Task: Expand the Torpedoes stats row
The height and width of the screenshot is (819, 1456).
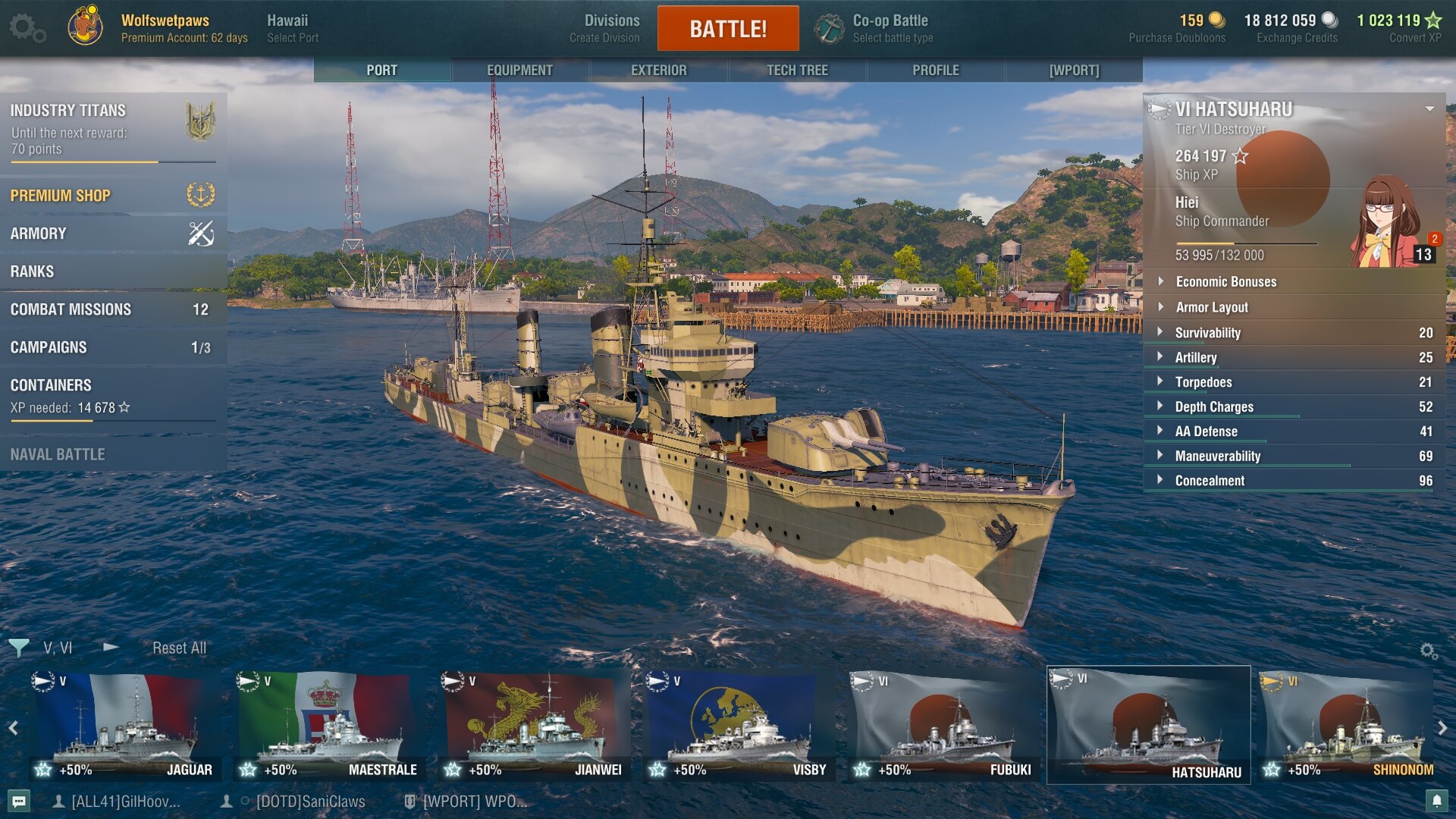Action: pos(1203,382)
